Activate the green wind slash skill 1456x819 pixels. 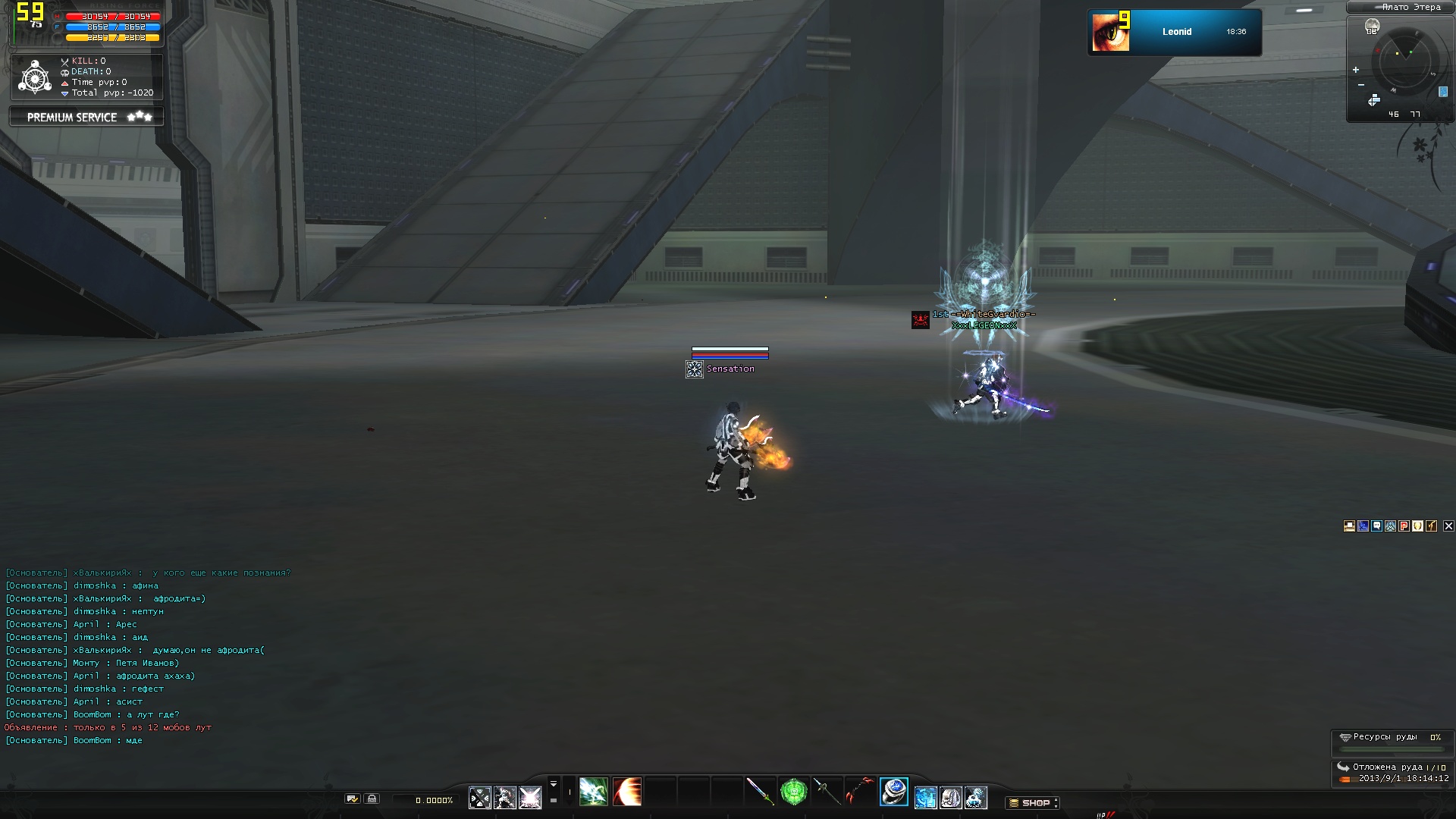593,792
